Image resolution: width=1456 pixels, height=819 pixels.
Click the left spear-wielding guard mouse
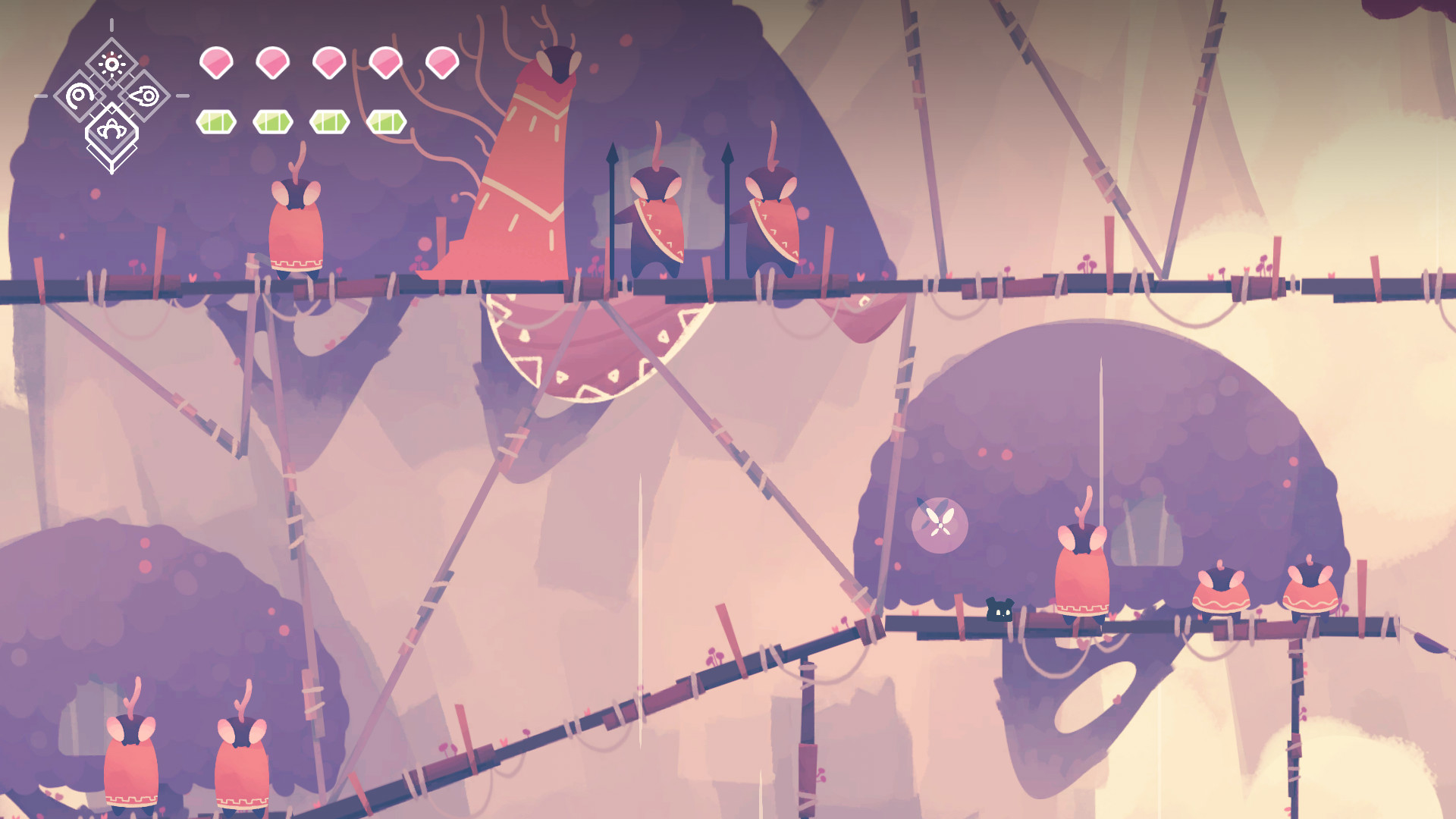pyautogui.click(x=656, y=220)
